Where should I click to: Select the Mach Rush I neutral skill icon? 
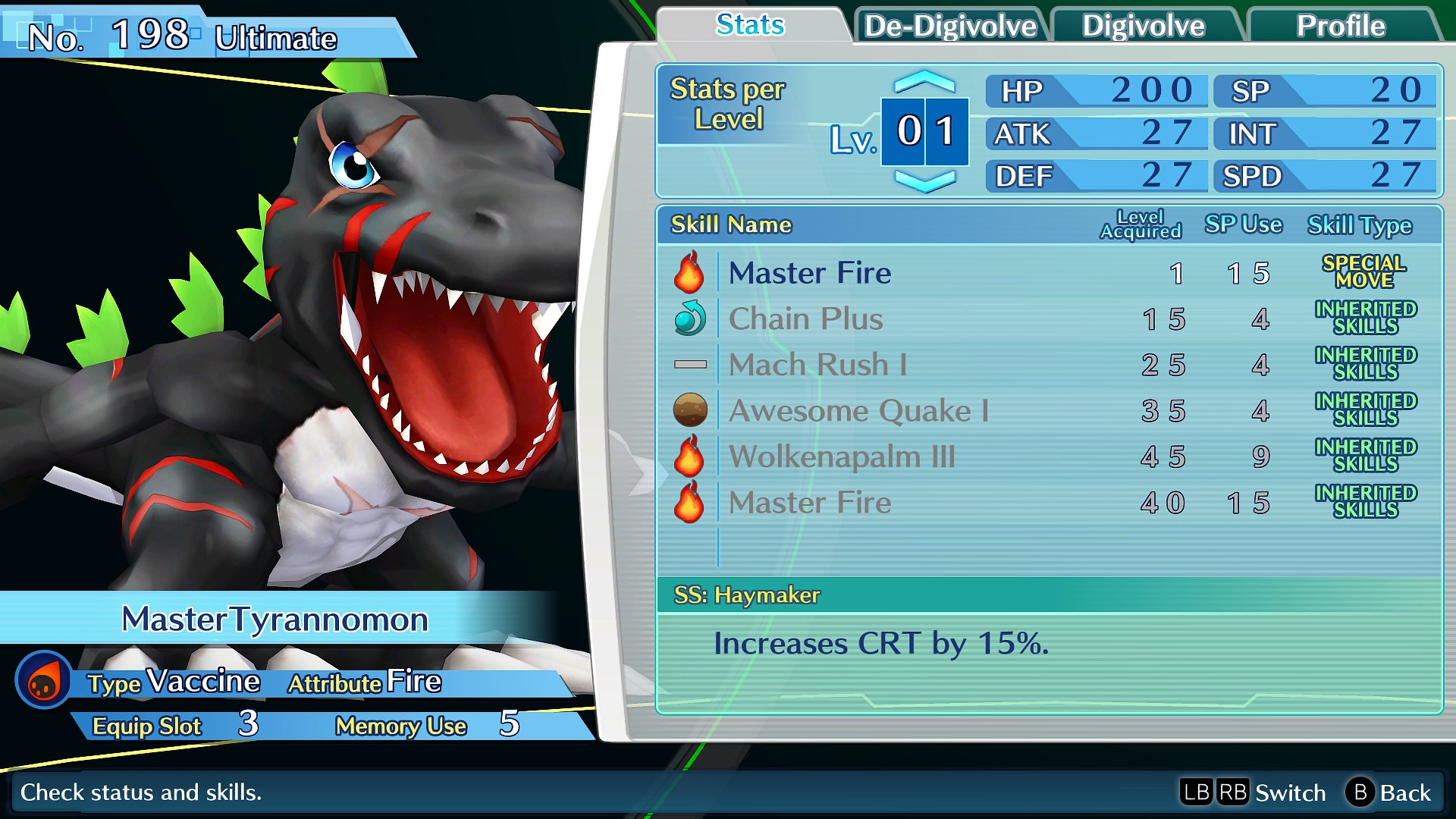click(x=690, y=364)
